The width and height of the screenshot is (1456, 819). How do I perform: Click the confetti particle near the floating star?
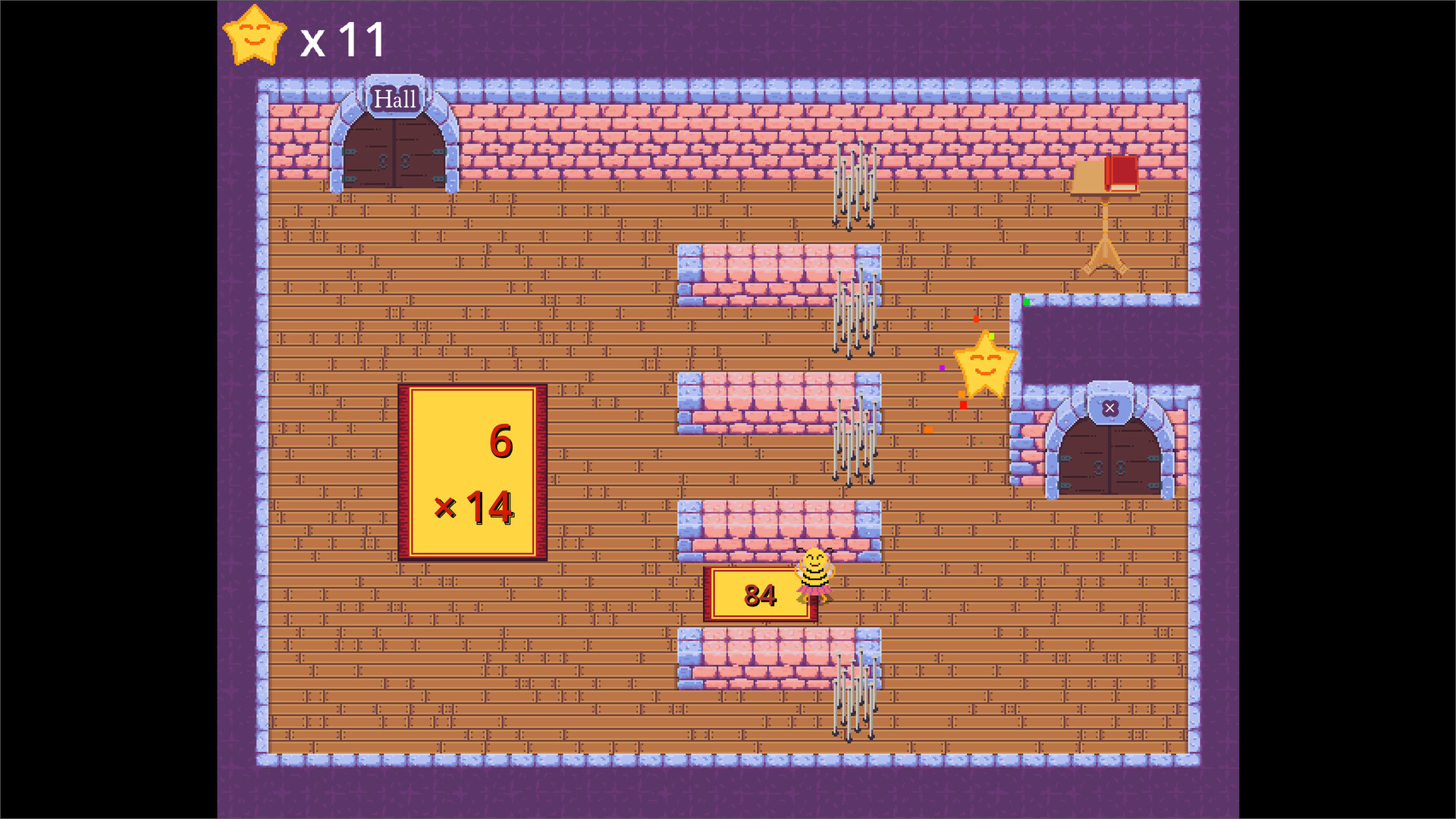pos(991,336)
